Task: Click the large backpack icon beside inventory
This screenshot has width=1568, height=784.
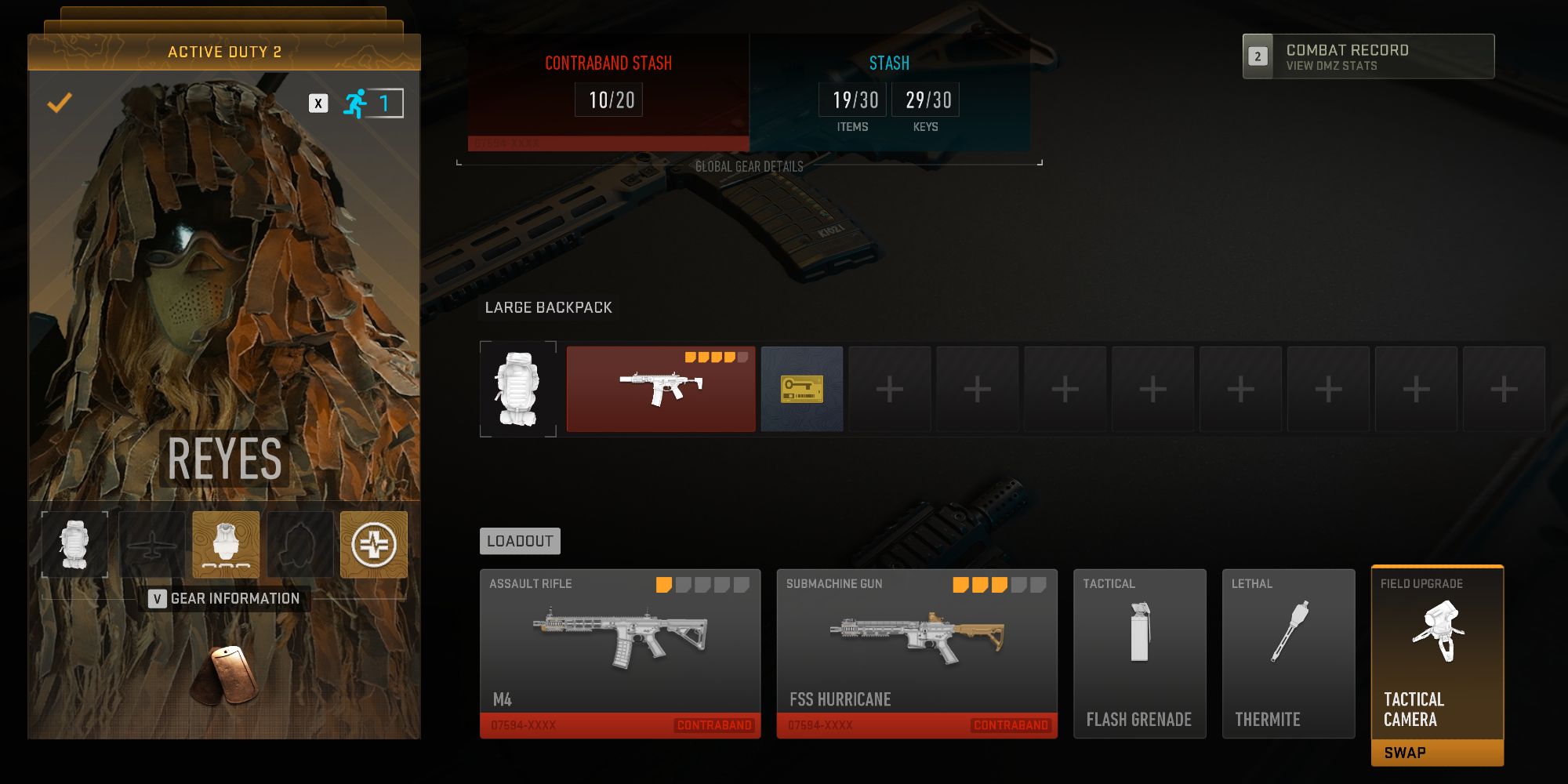Action: pos(518,389)
